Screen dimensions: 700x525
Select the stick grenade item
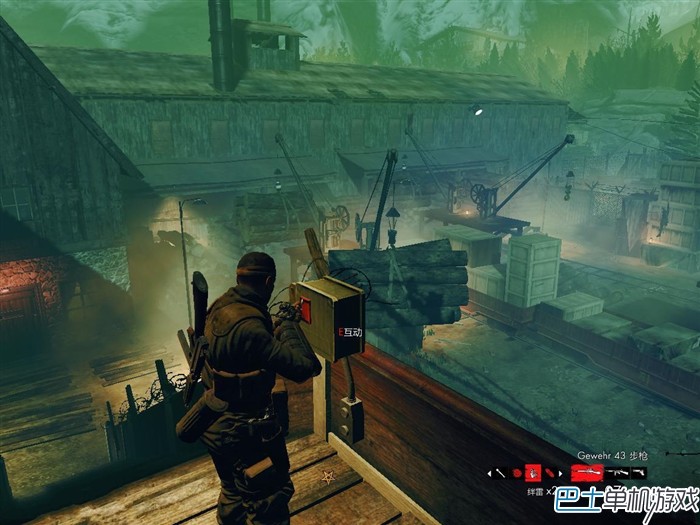point(500,473)
